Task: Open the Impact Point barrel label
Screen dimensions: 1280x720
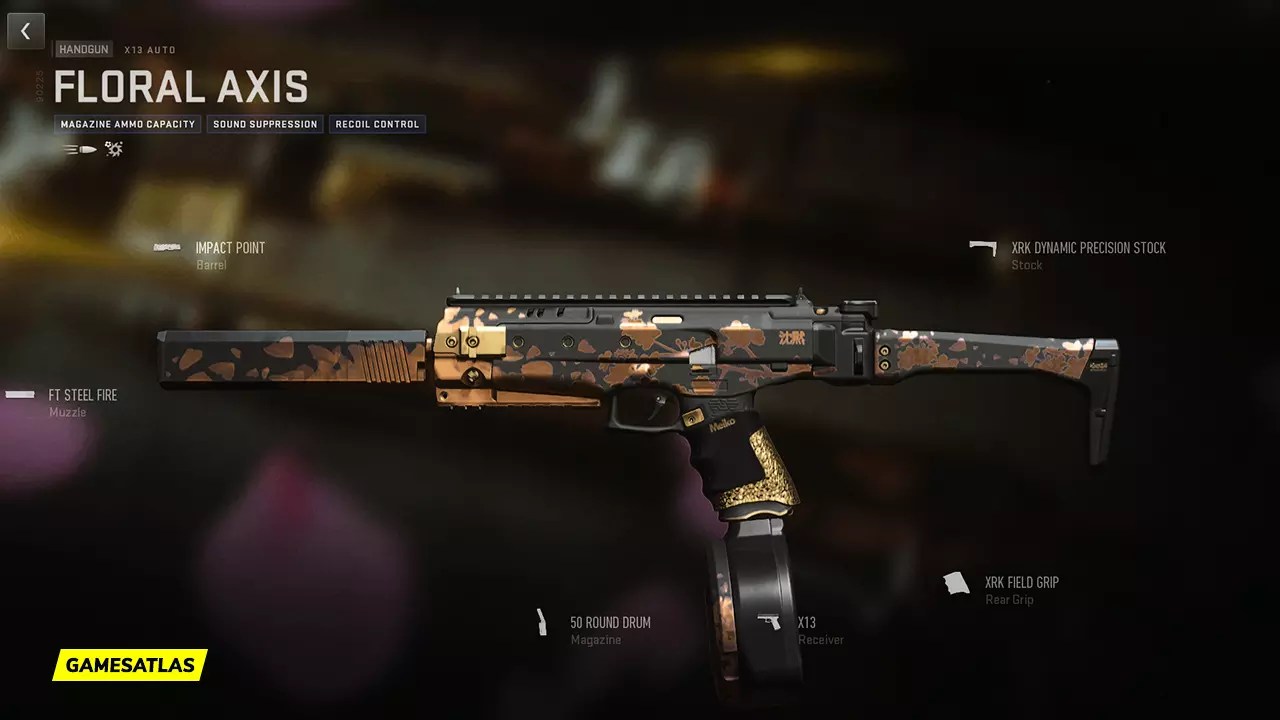Action: click(230, 247)
